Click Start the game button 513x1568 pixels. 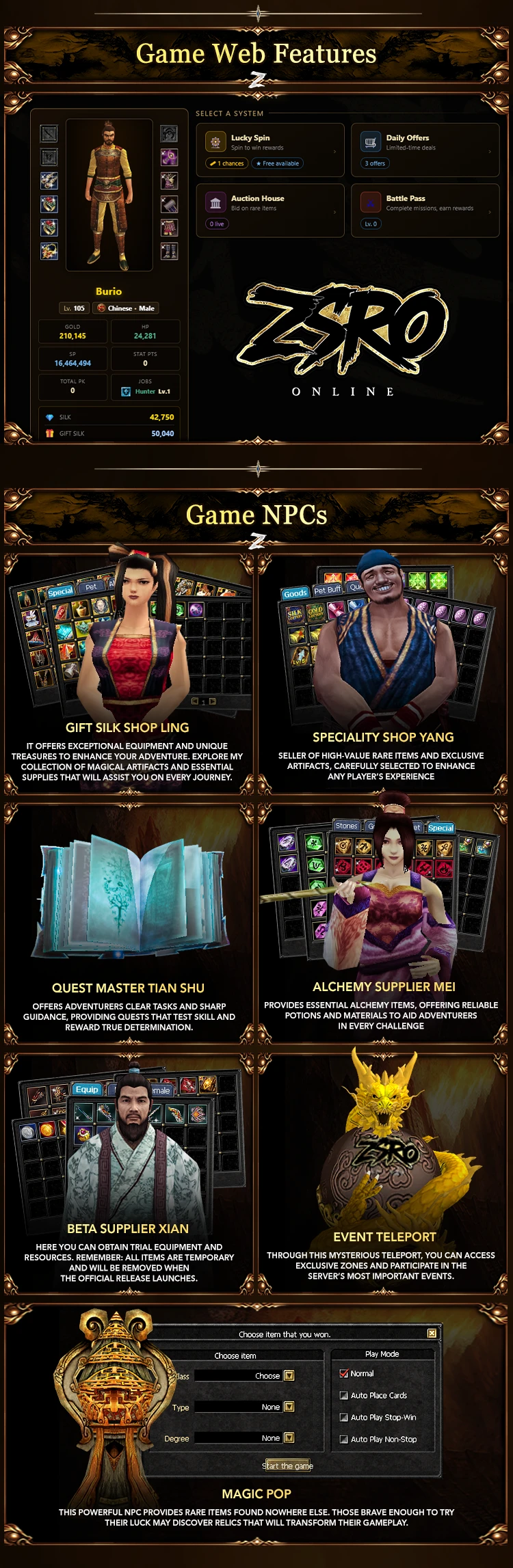click(x=287, y=1465)
